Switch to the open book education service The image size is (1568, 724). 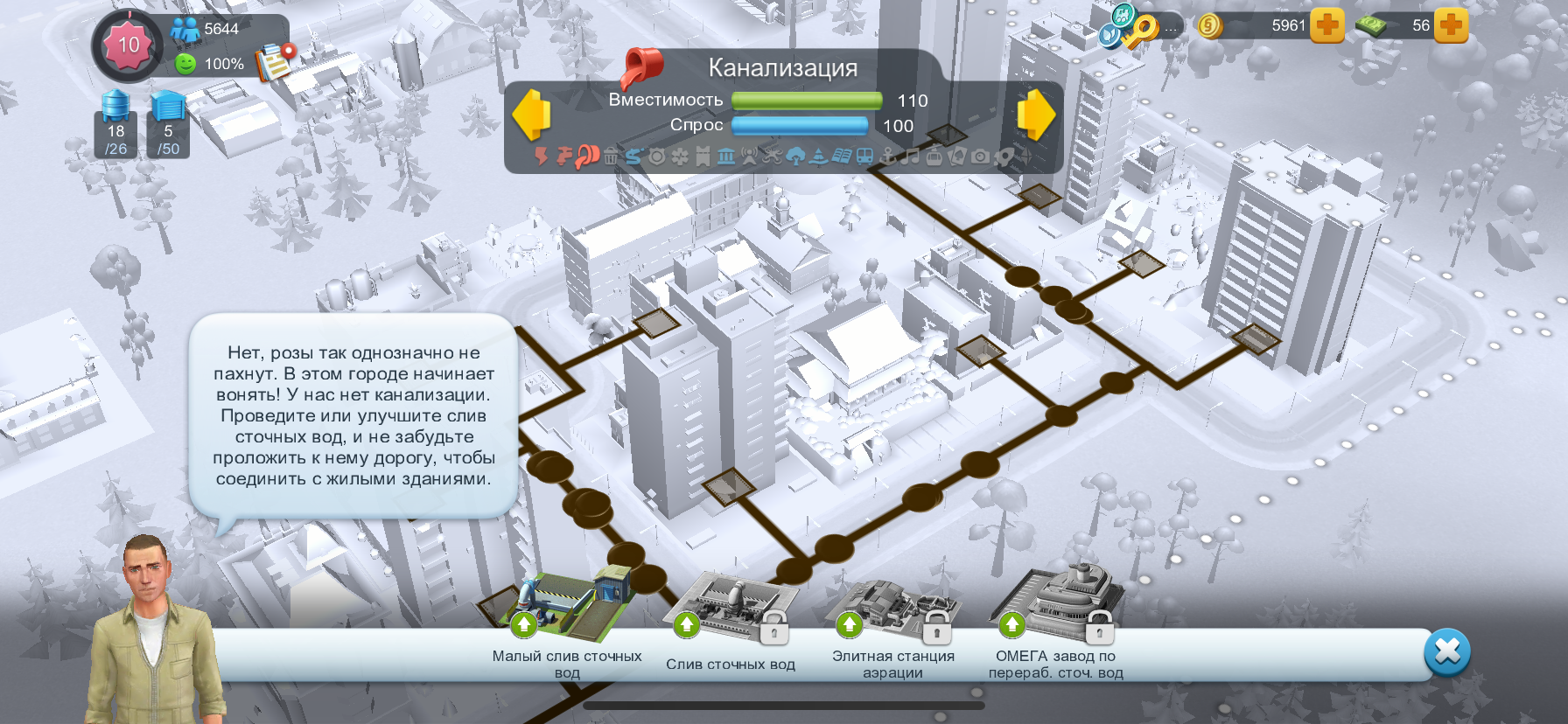click(x=841, y=157)
